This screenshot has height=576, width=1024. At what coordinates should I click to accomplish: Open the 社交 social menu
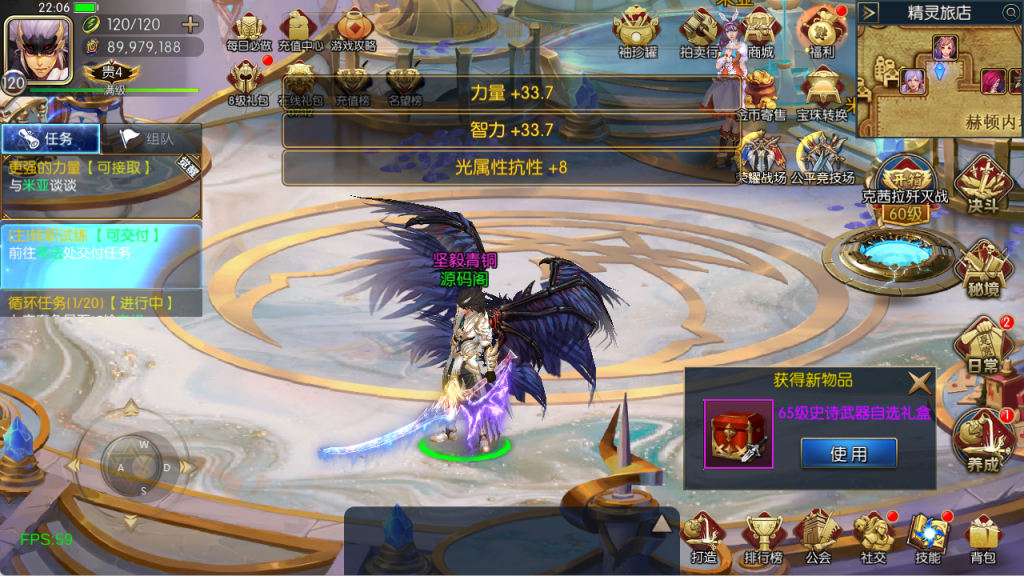pos(873,538)
